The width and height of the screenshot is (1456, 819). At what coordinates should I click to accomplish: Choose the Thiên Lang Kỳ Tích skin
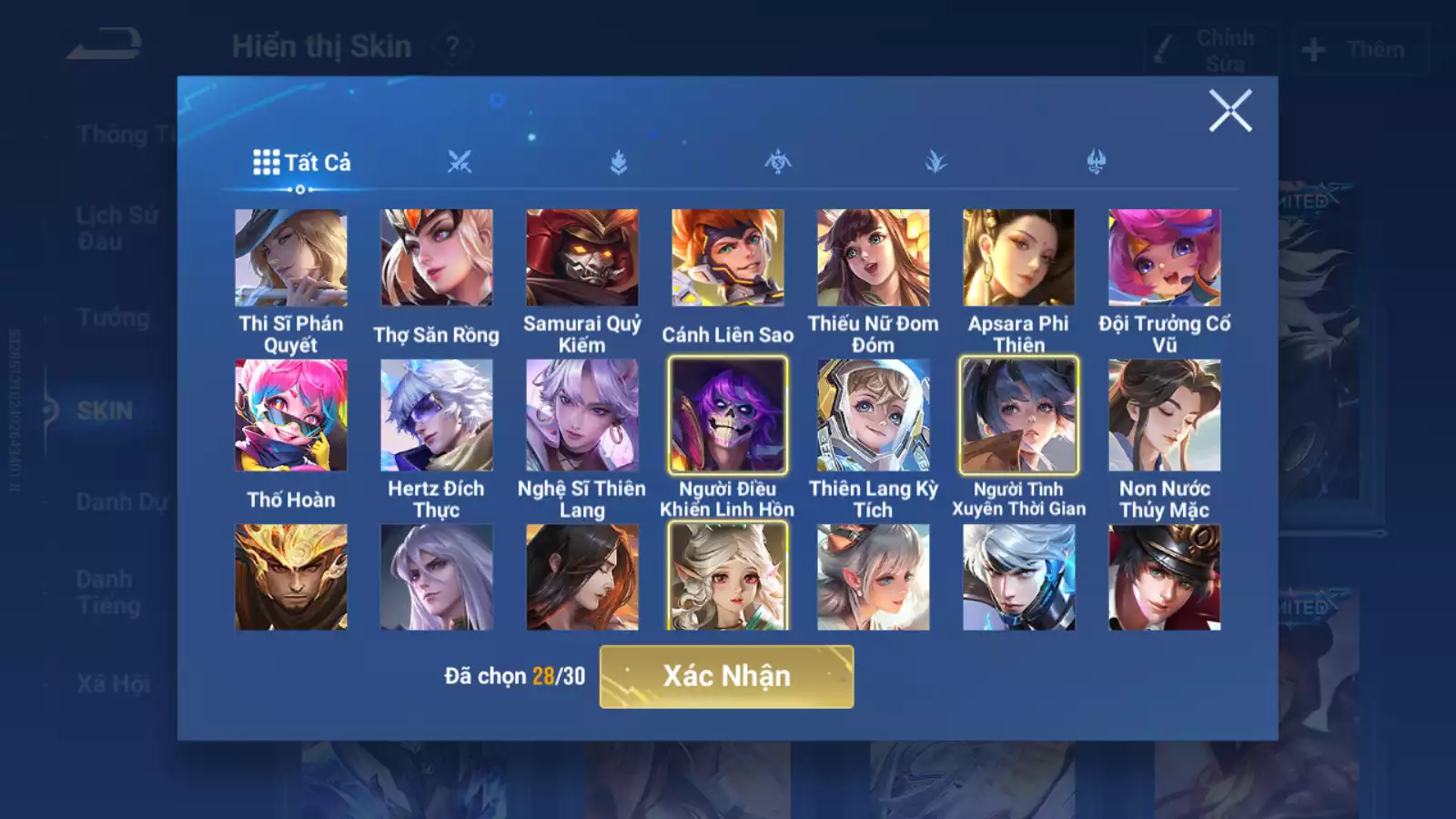point(874,416)
